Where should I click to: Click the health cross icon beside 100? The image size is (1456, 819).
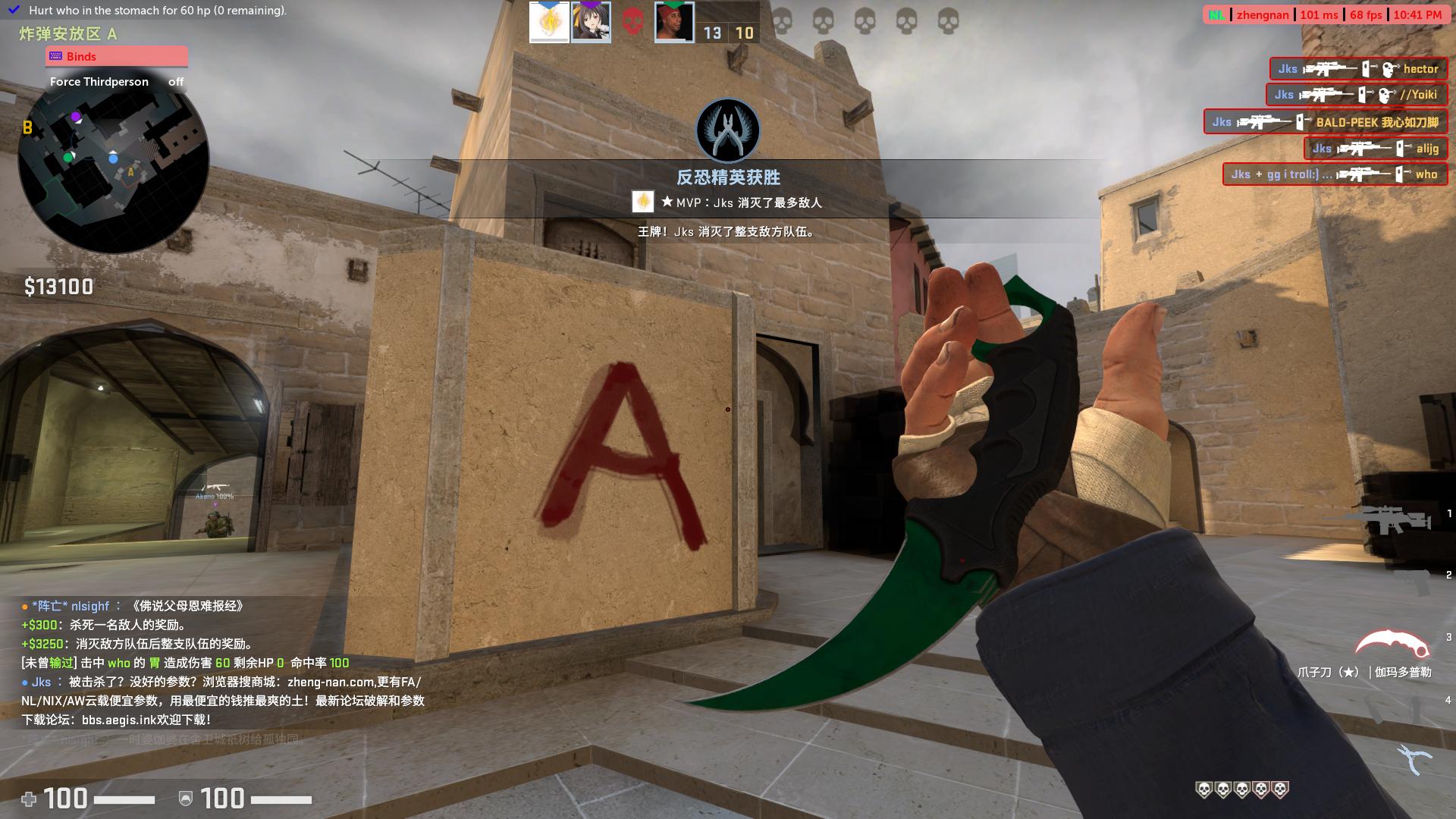point(30,799)
